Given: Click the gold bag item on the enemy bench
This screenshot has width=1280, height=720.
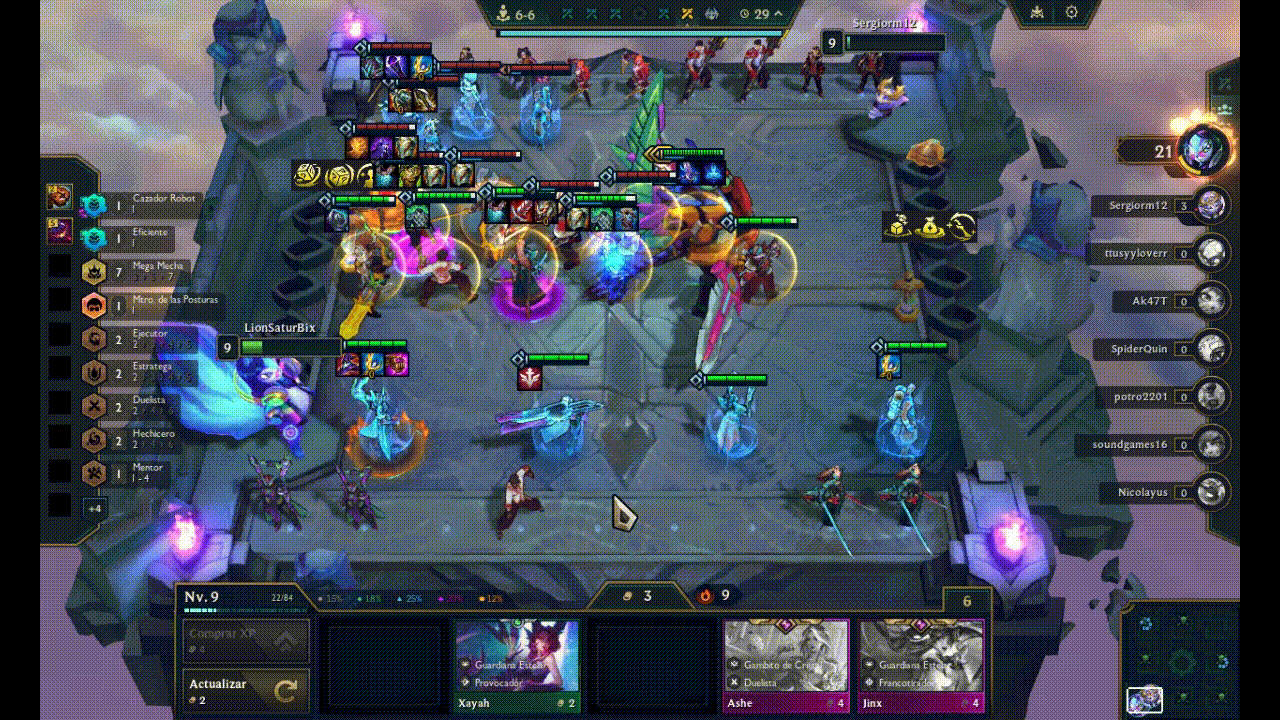Looking at the screenshot, I should click(930, 228).
